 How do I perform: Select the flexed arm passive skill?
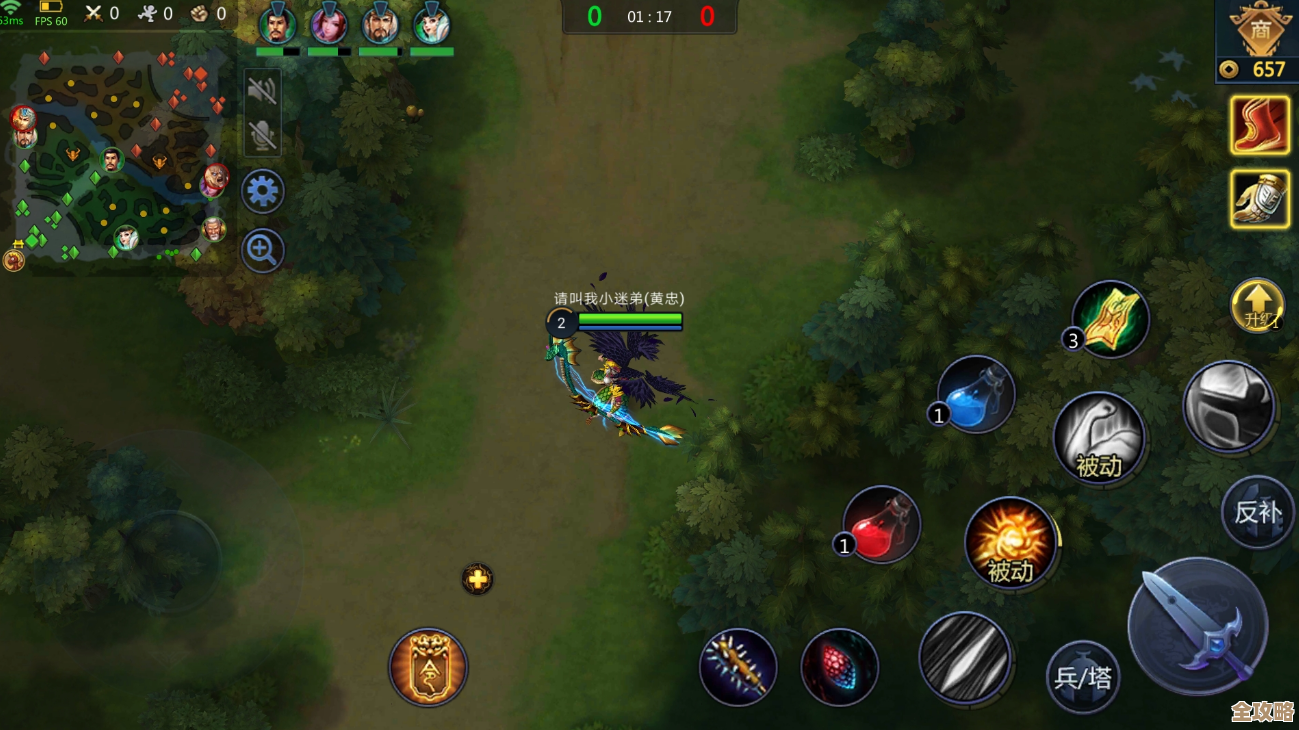point(1099,438)
